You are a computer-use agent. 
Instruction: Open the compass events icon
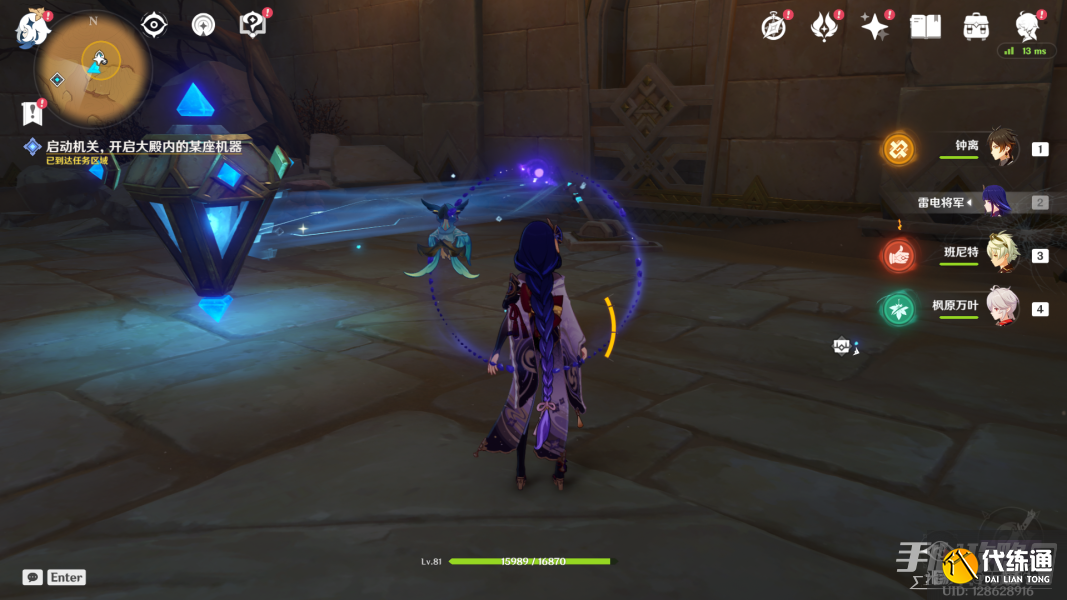(773, 27)
